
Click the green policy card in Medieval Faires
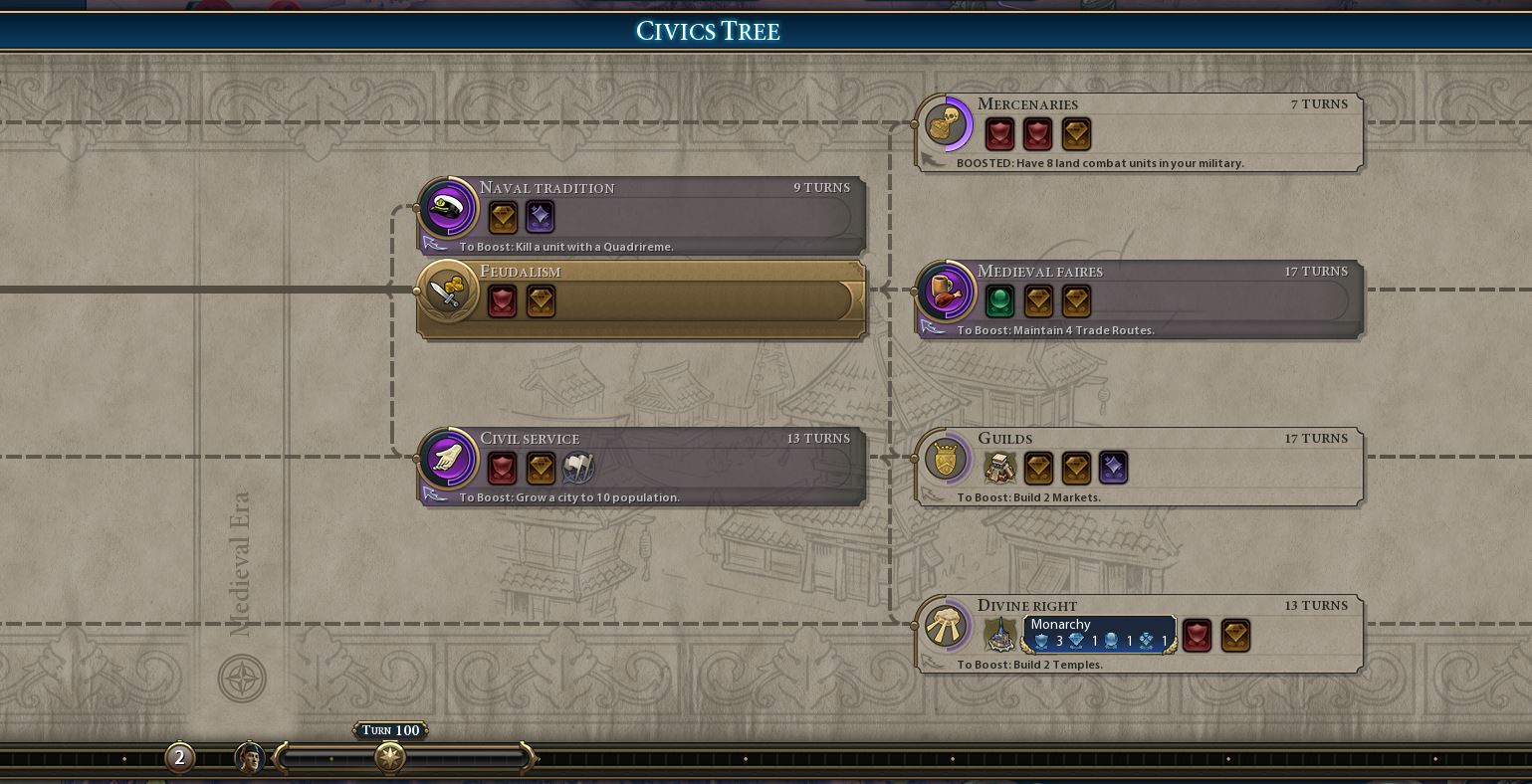point(999,300)
